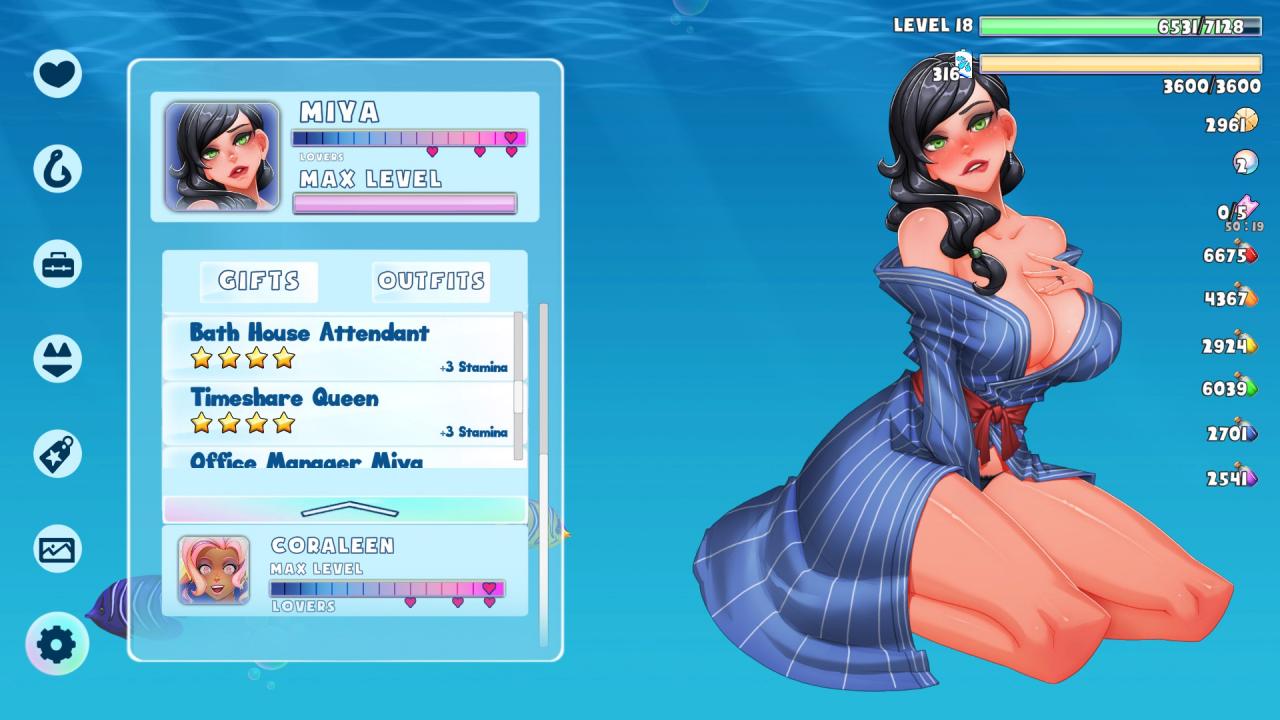Open the picture gallery sidebar icon
This screenshot has width=1280, height=720.
[x=57, y=549]
